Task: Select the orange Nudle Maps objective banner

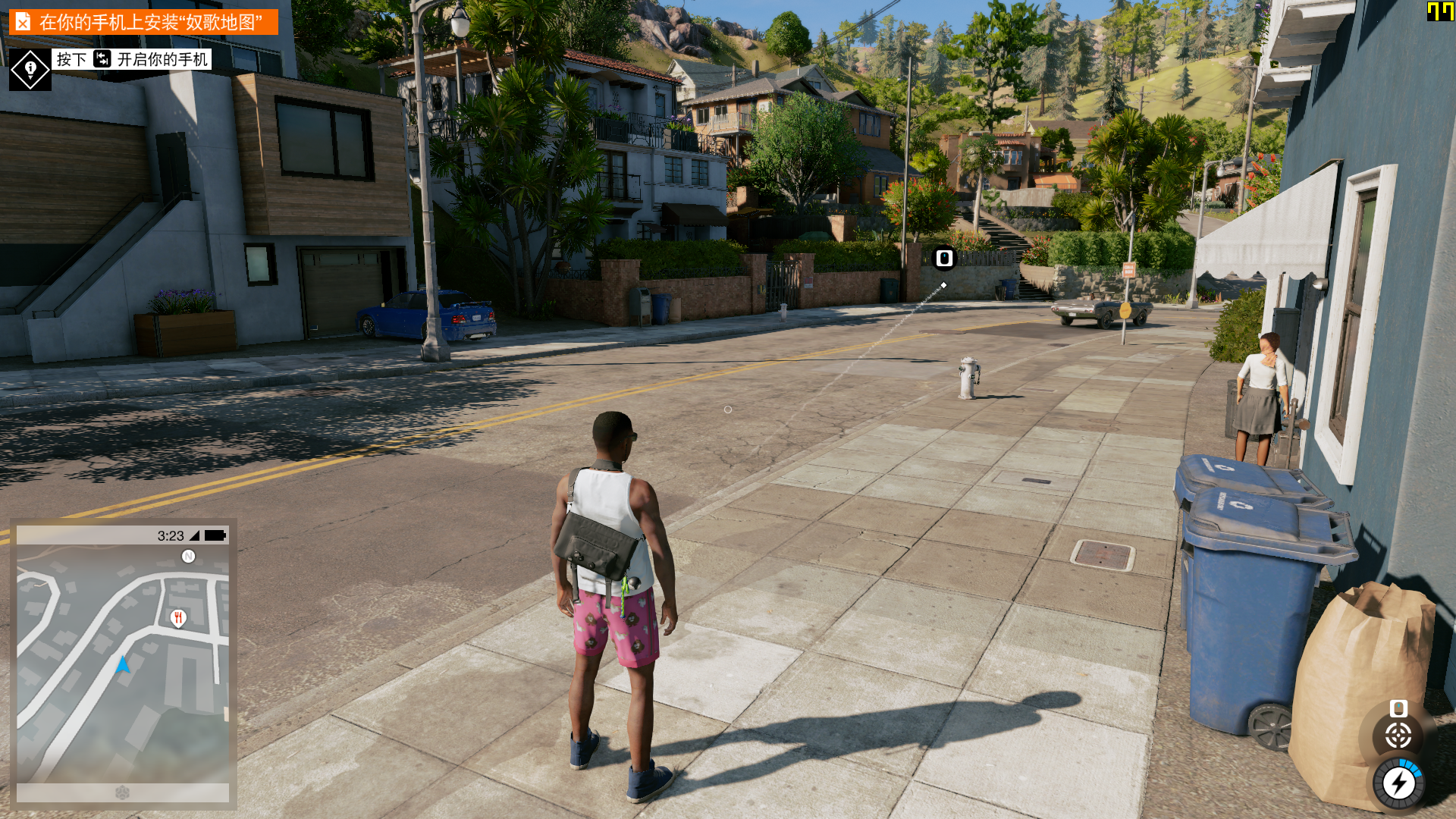Action: click(x=143, y=22)
